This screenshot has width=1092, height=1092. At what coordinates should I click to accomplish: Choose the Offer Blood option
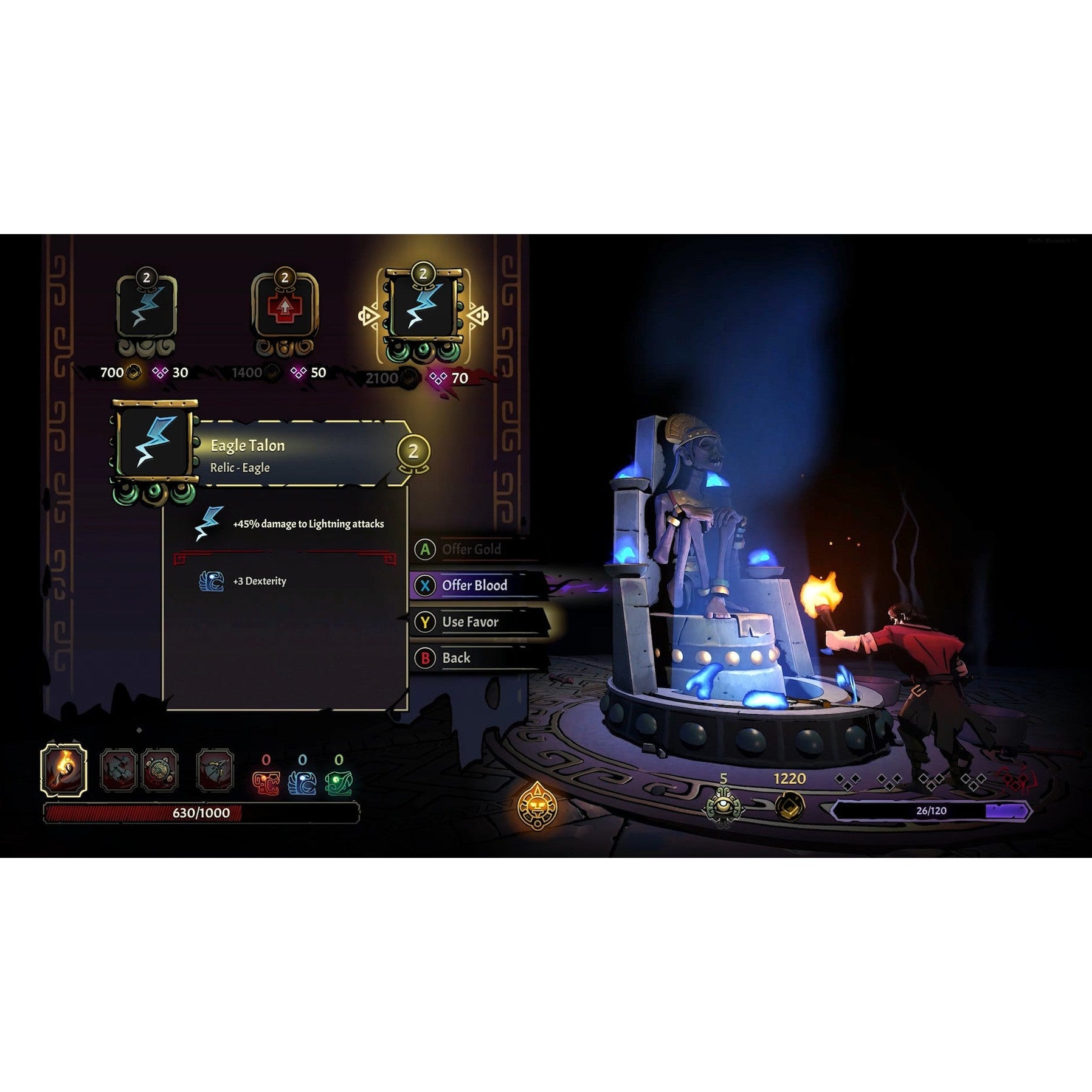474,586
